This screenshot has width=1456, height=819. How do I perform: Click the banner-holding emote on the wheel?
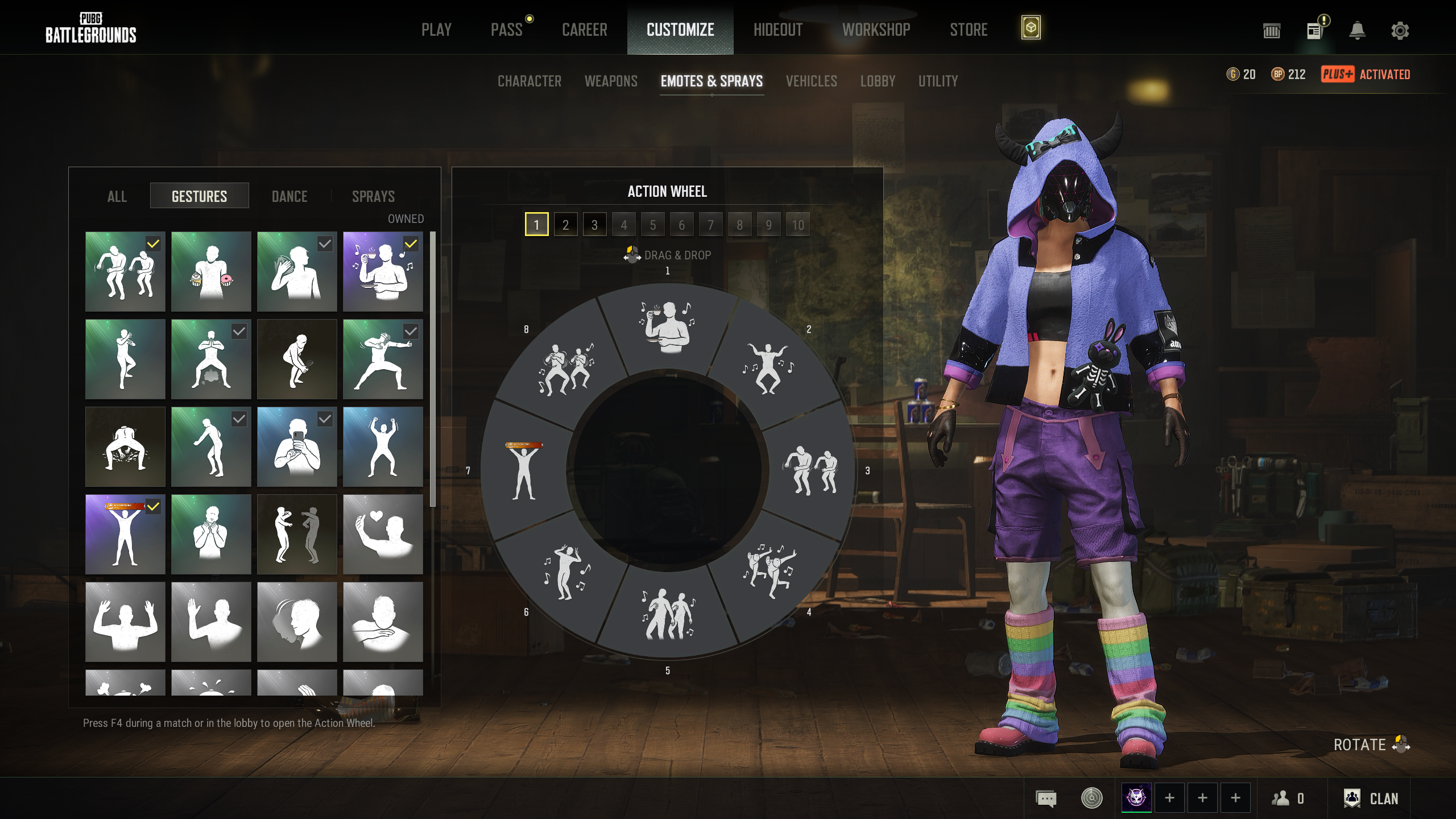click(524, 470)
